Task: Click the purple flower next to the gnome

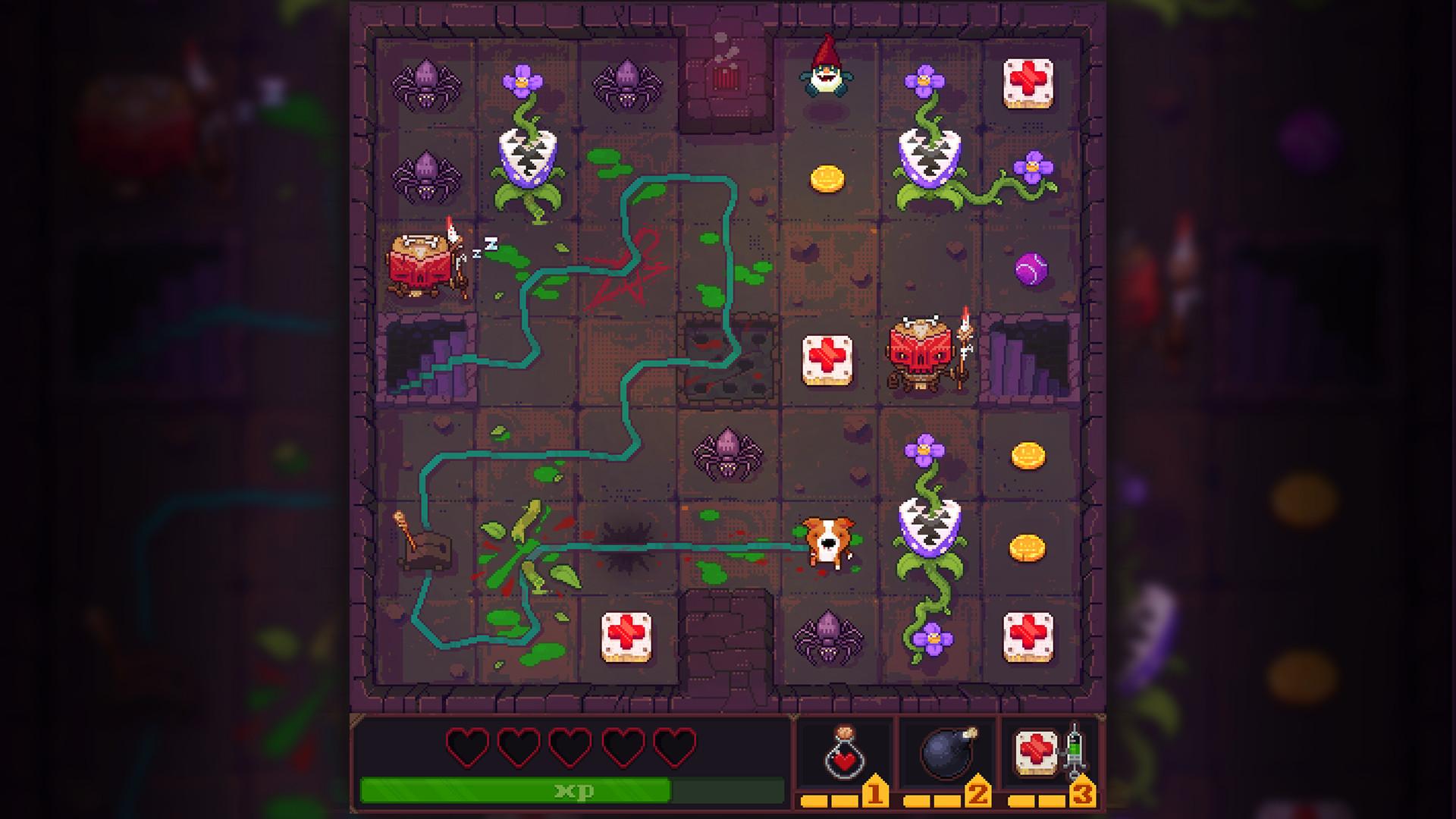Action: coord(924,80)
